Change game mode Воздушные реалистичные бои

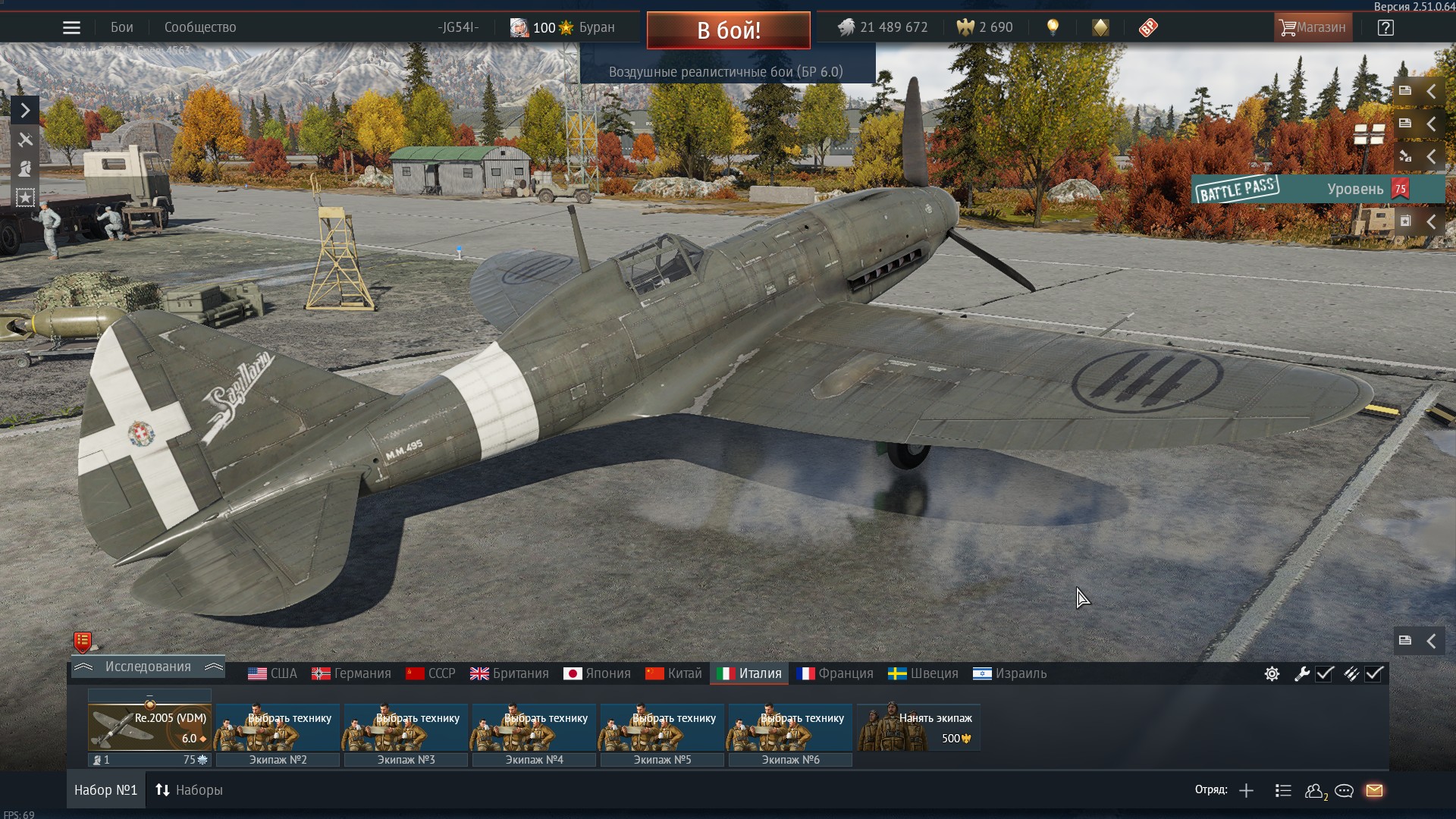(x=726, y=72)
